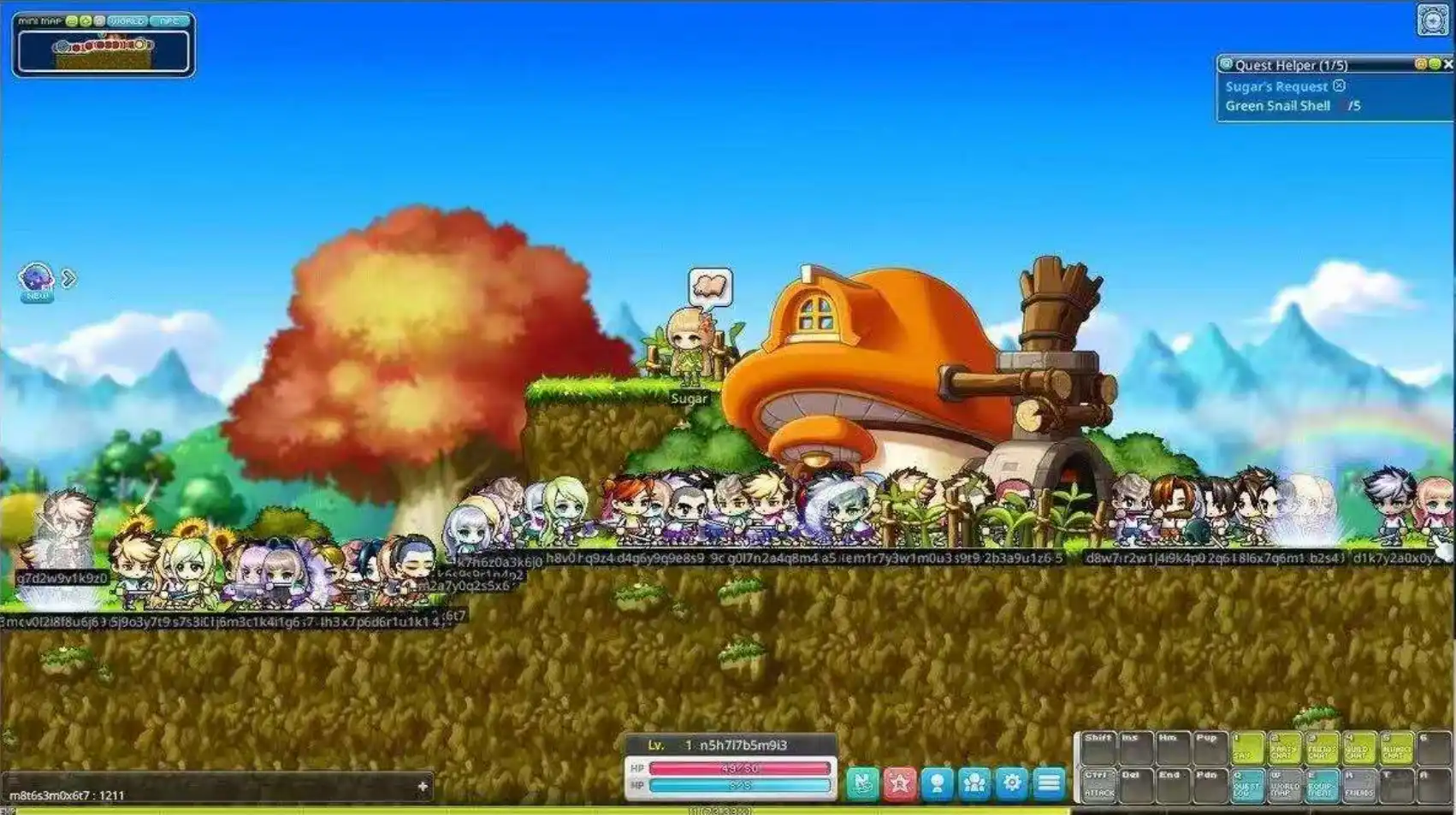Switch to the WORLD map tab
This screenshot has height=815, width=1456.
tap(127, 21)
